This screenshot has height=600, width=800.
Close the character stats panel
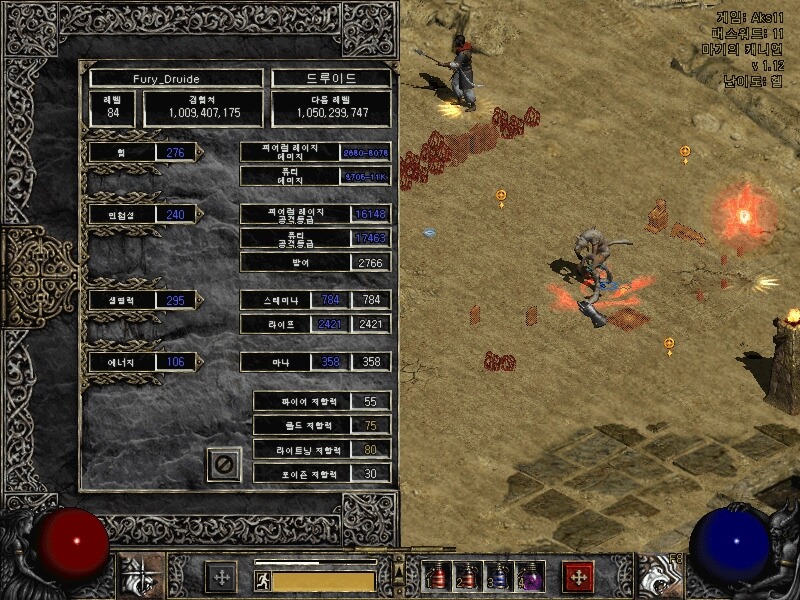[x=224, y=464]
